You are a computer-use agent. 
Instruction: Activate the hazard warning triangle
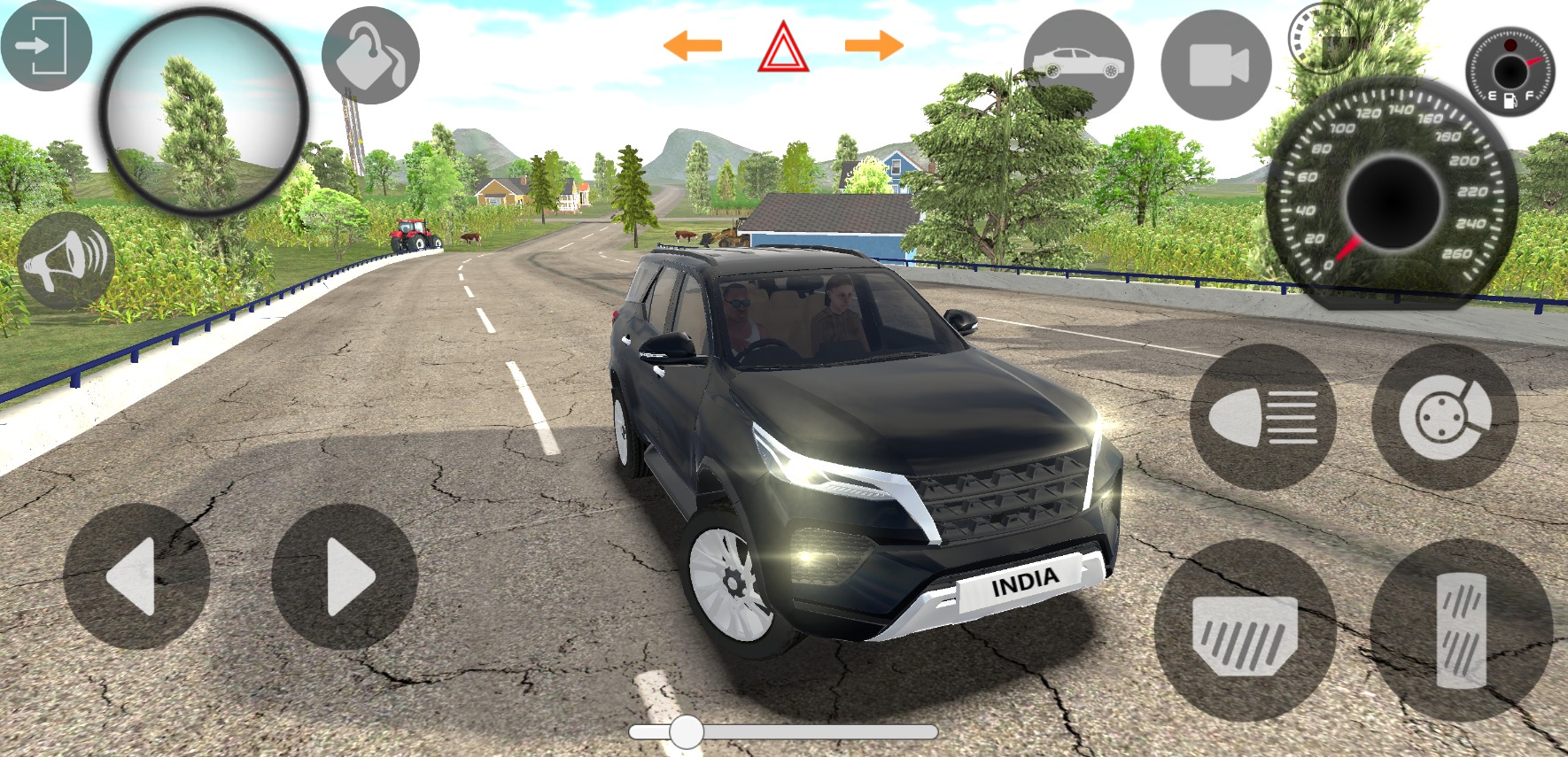pos(783,45)
